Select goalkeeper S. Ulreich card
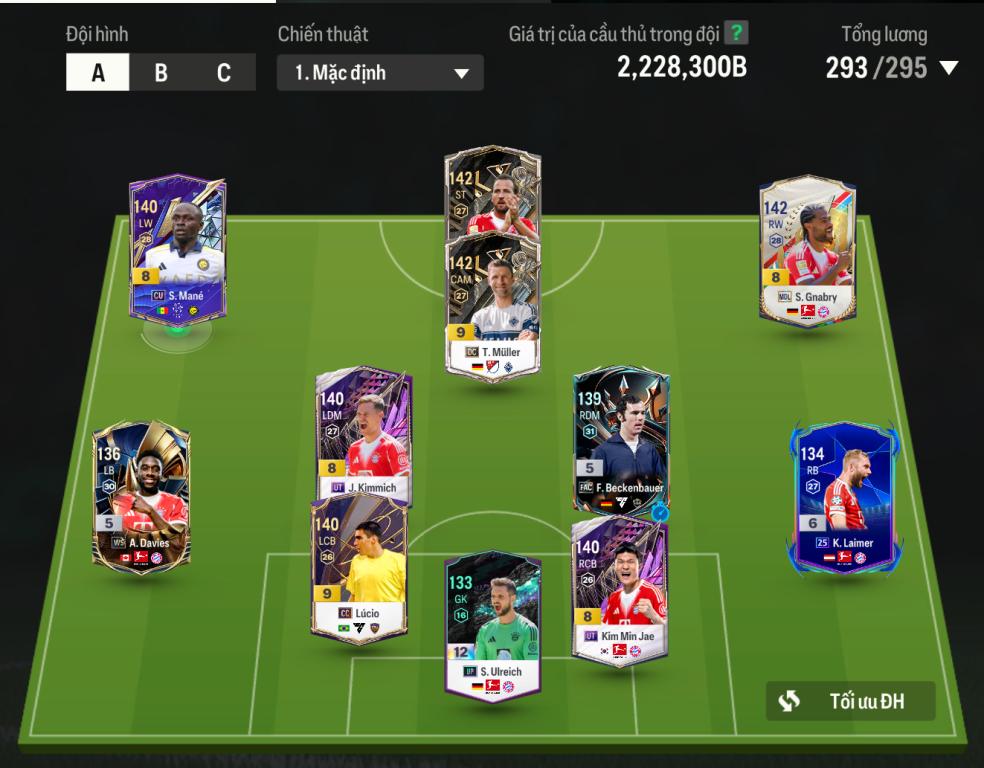The width and height of the screenshot is (984, 768). pyautogui.click(x=493, y=626)
